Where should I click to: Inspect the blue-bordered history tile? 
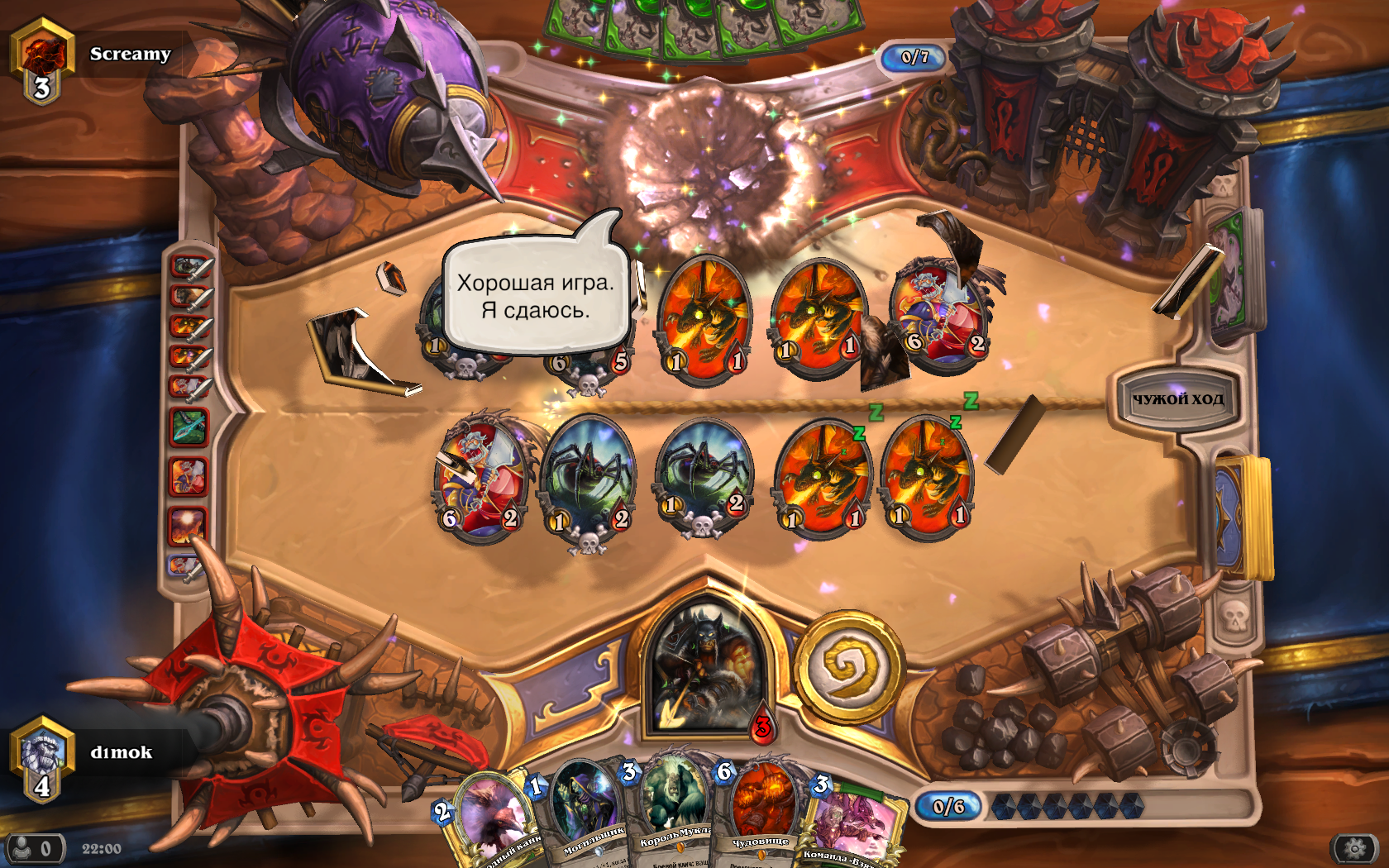pyautogui.click(x=185, y=567)
